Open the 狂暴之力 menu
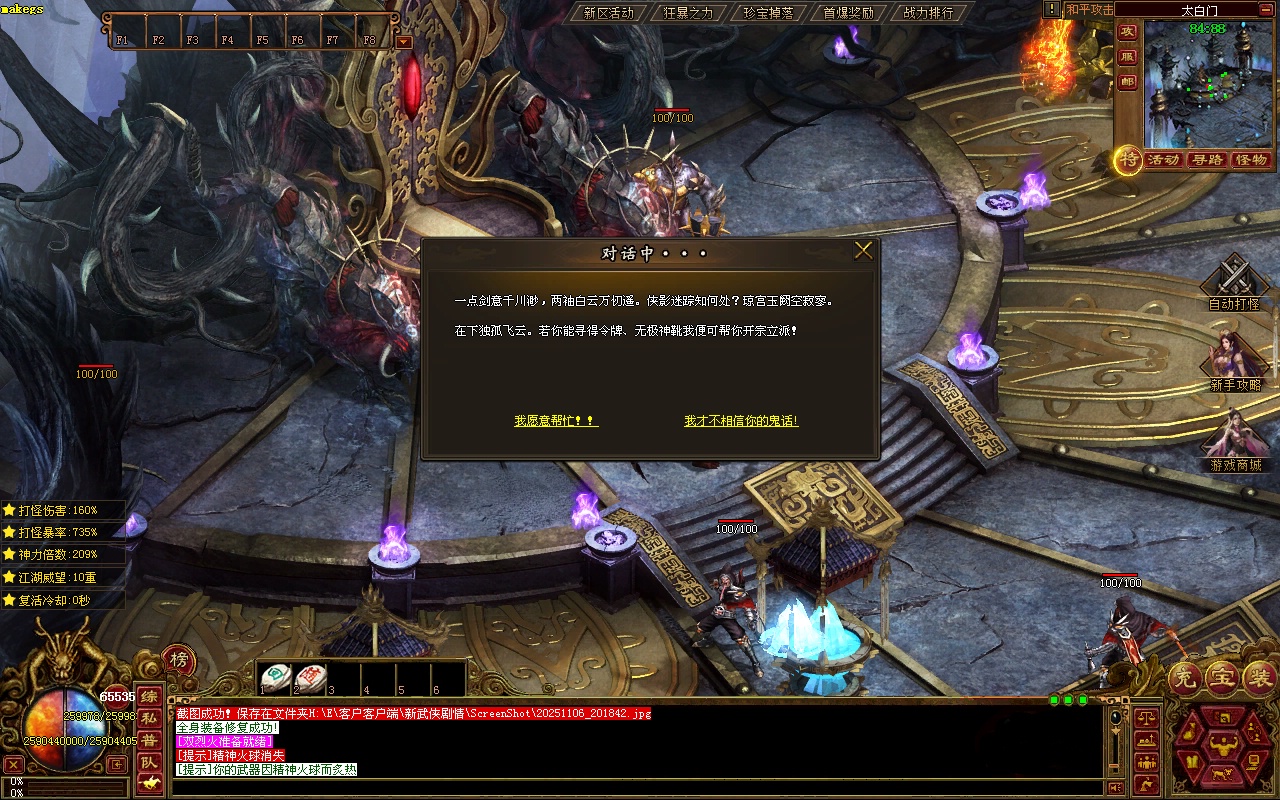 tap(688, 13)
